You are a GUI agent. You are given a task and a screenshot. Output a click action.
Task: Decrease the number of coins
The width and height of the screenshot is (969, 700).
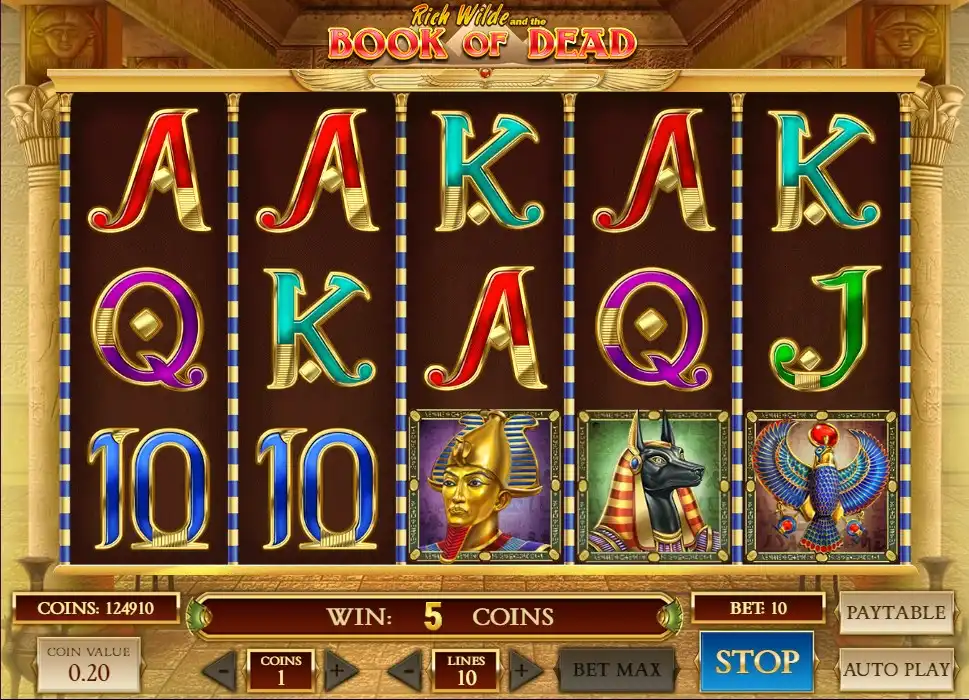coord(223,669)
